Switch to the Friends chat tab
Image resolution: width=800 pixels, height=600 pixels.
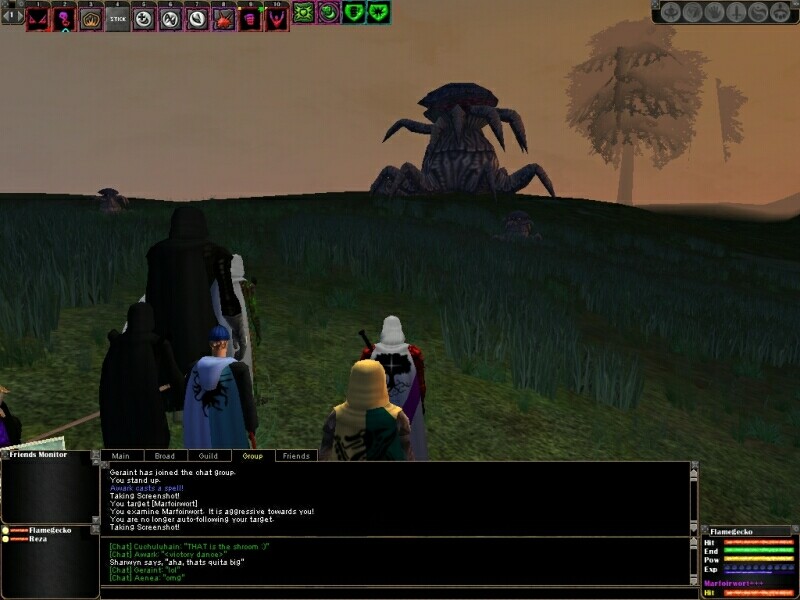(x=296, y=456)
